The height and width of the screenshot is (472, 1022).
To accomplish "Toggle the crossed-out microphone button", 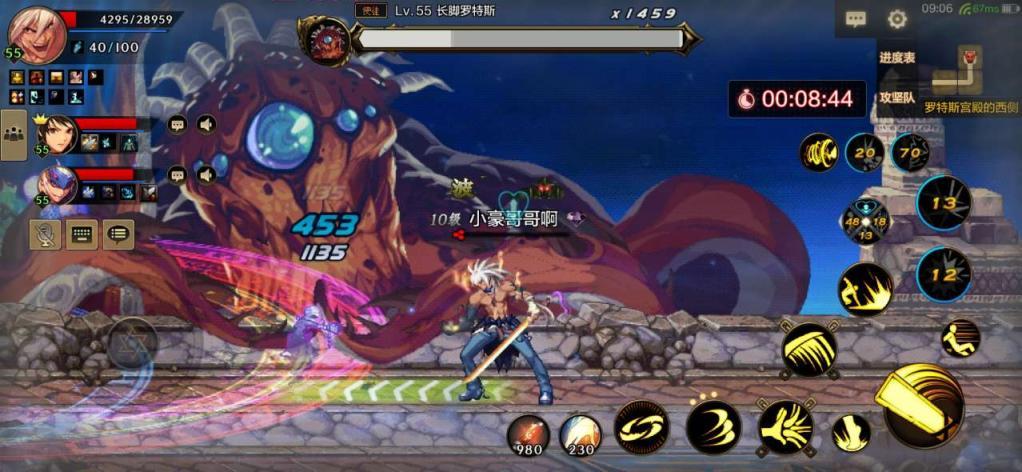I will pos(44,235).
